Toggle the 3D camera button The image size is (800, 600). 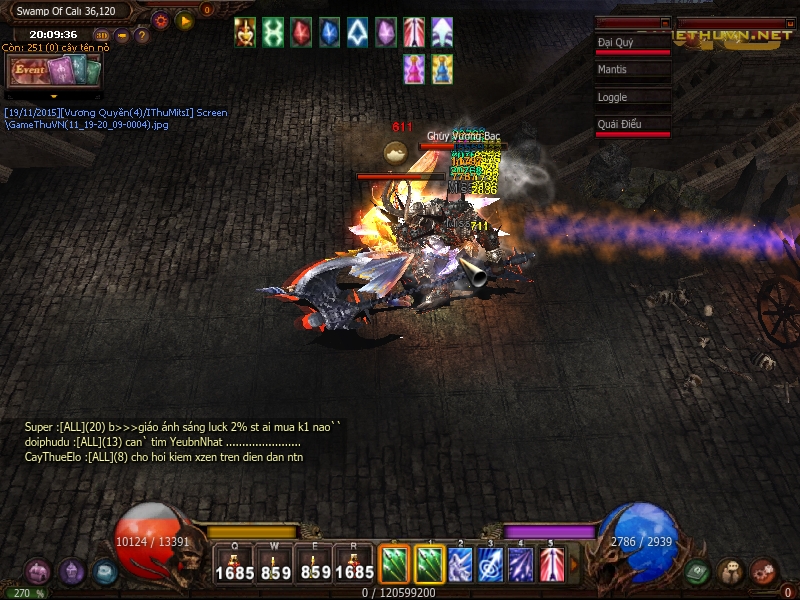tap(101, 36)
